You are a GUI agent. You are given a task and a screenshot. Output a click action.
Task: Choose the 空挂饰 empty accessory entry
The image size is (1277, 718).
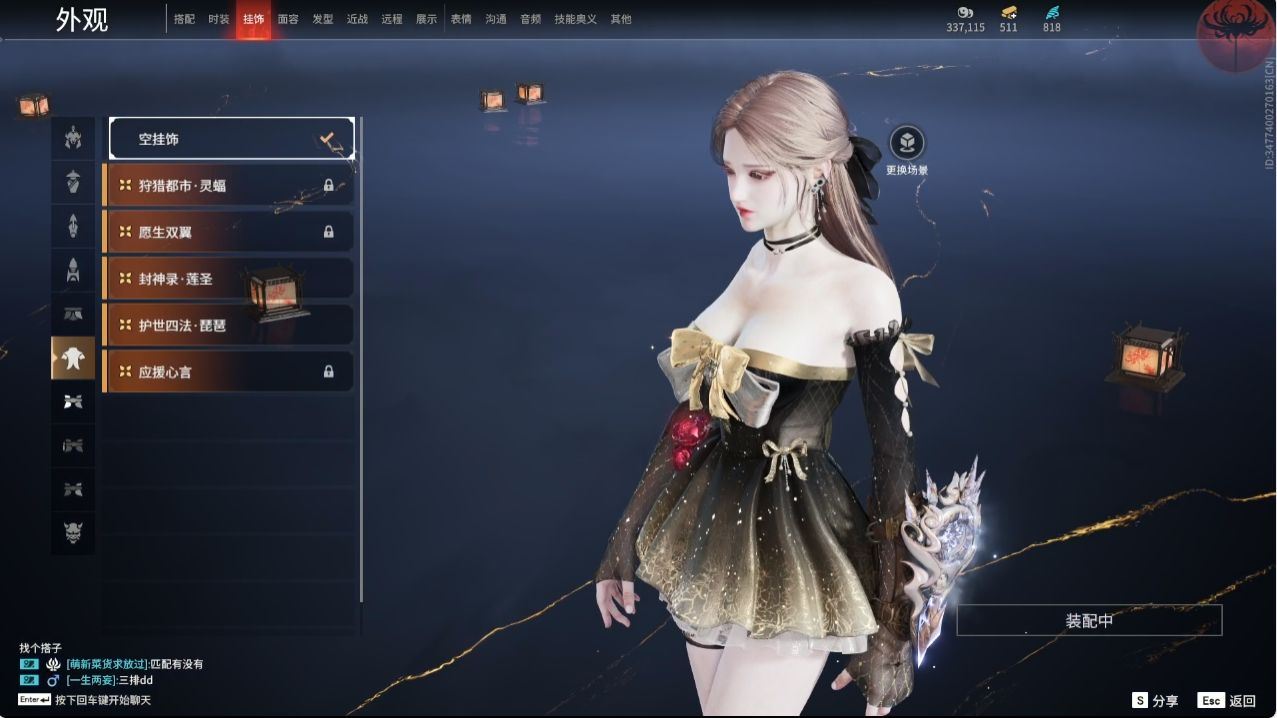click(x=231, y=139)
